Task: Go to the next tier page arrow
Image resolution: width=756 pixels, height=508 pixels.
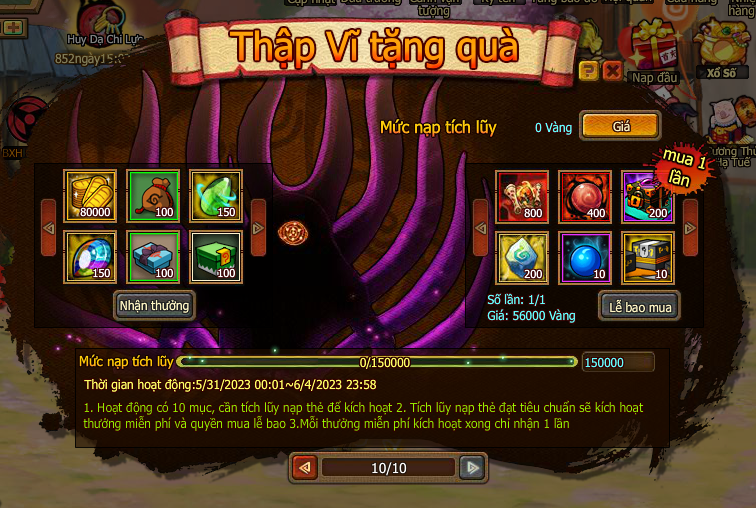Action: [x=471, y=467]
